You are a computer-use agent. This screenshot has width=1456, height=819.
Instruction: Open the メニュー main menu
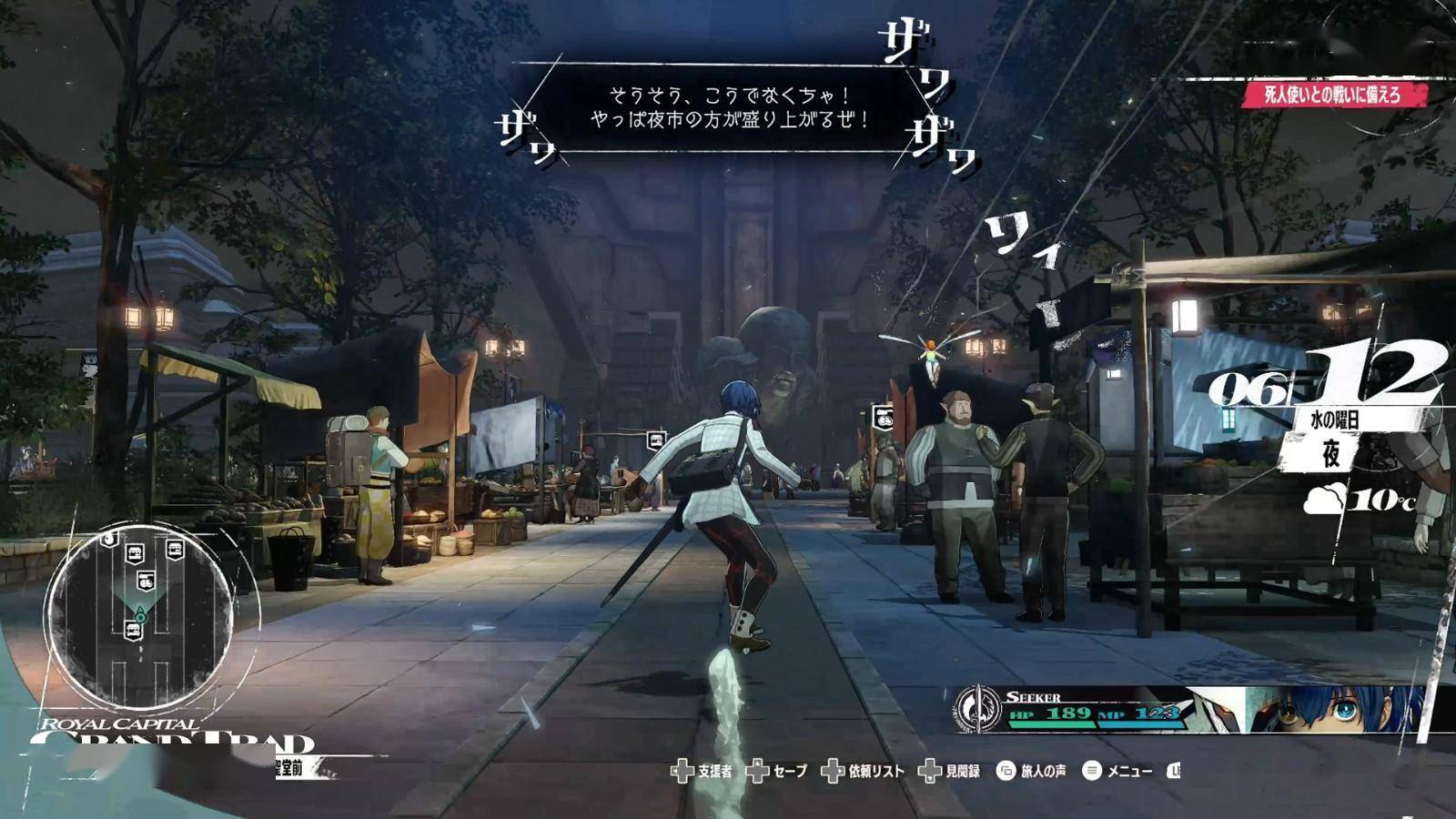click(x=1117, y=772)
